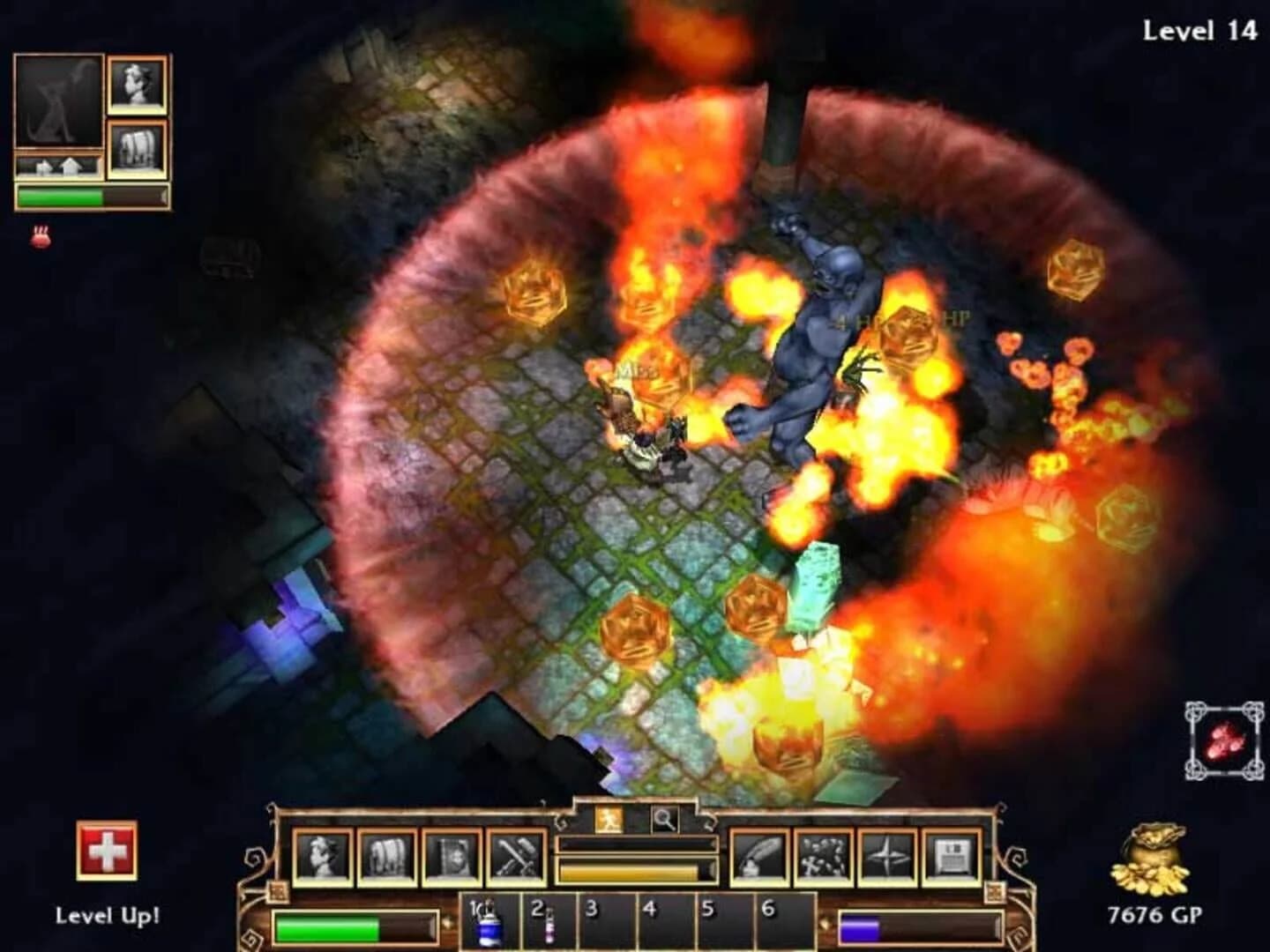Toggle the pet aggression rabbit icon
The width and height of the screenshot is (1270, 952).
[x=39, y=235]
